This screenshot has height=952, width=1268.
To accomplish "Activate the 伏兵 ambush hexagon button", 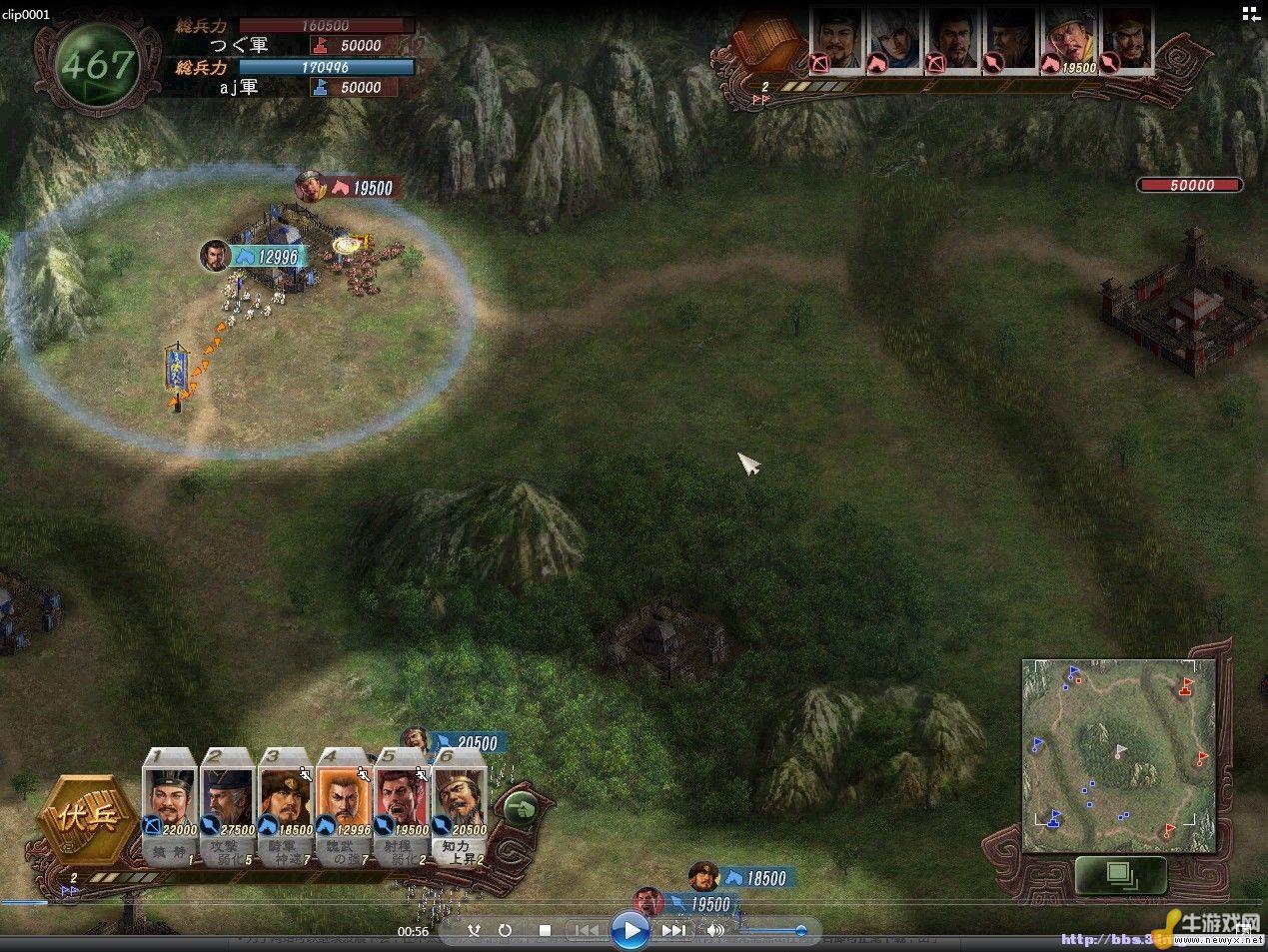I will (87, 818).
